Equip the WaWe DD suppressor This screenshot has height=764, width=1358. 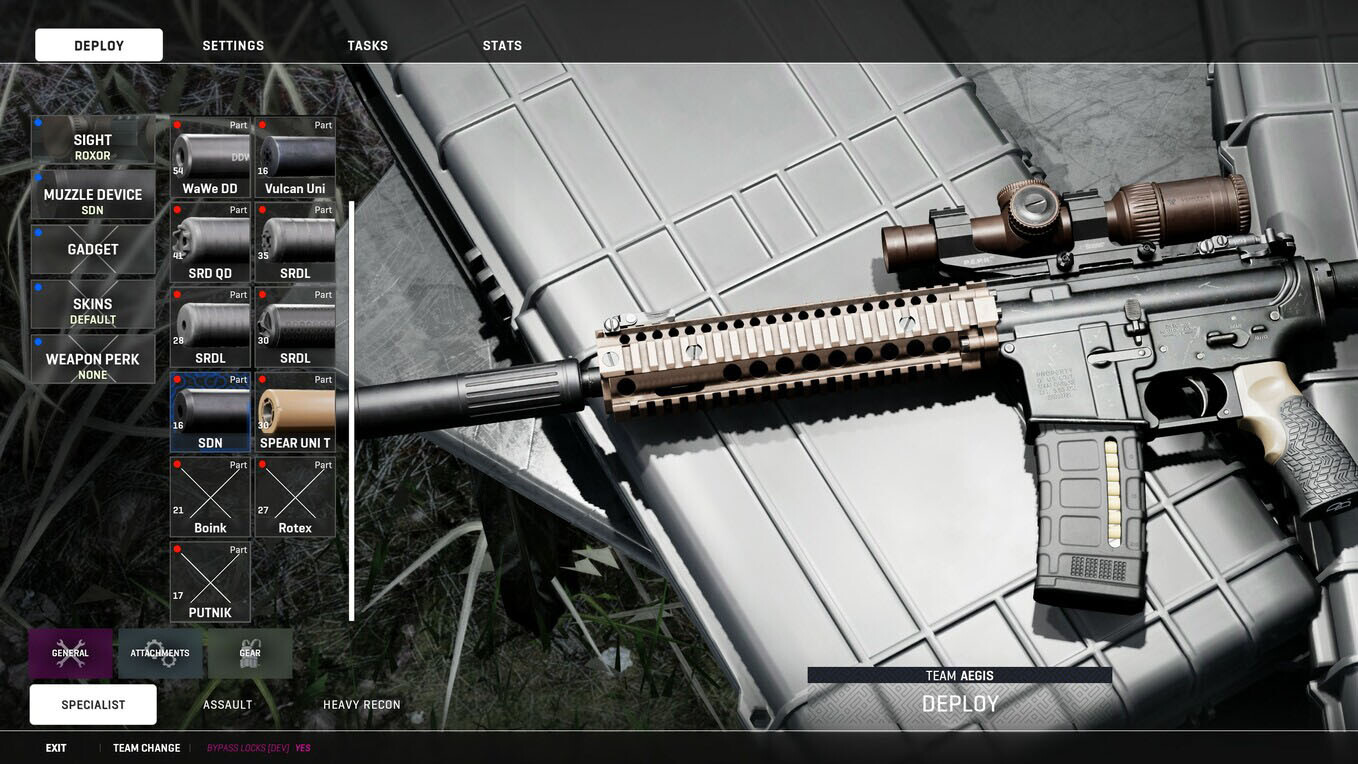tap(210, 158)
